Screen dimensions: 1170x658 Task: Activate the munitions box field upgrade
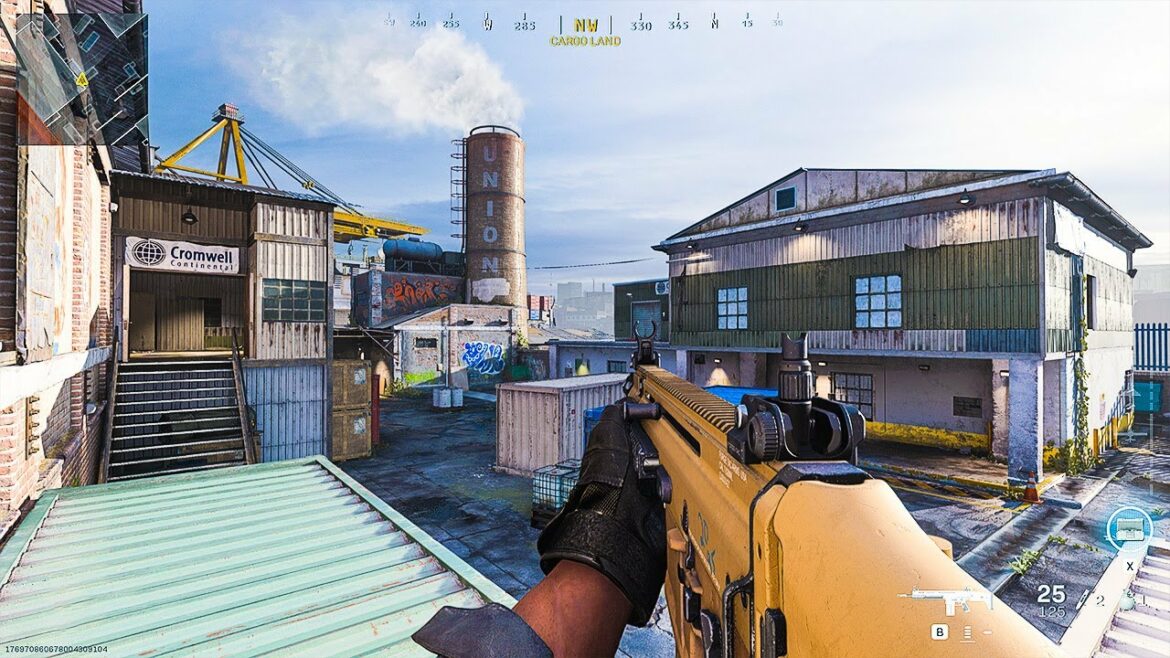coord(1128,530)
